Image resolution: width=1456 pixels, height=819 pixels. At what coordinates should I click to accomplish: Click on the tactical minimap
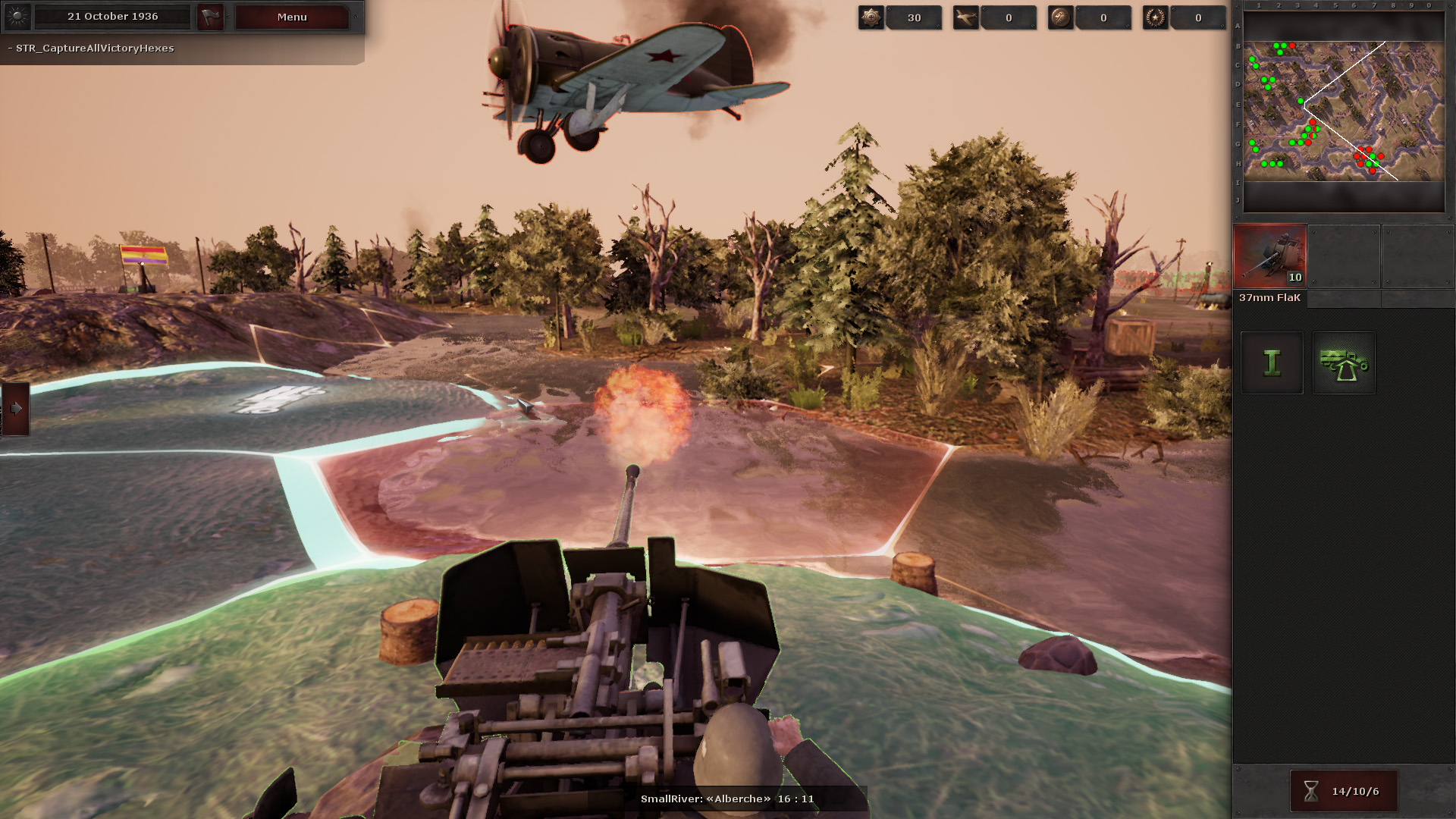tap(1343, 111)
